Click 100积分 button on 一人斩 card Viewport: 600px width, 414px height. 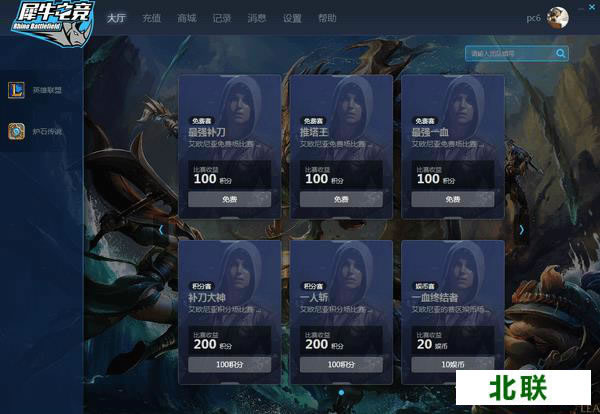[x=341, y=365]
